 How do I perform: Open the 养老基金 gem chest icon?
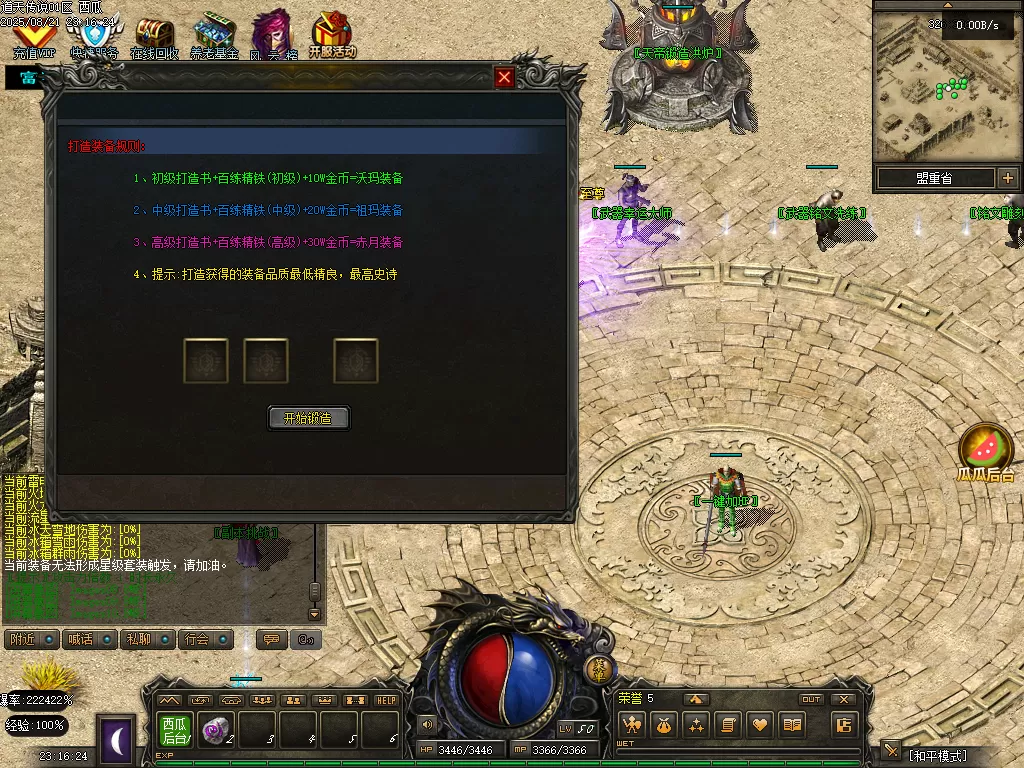[x=214, y=36]
